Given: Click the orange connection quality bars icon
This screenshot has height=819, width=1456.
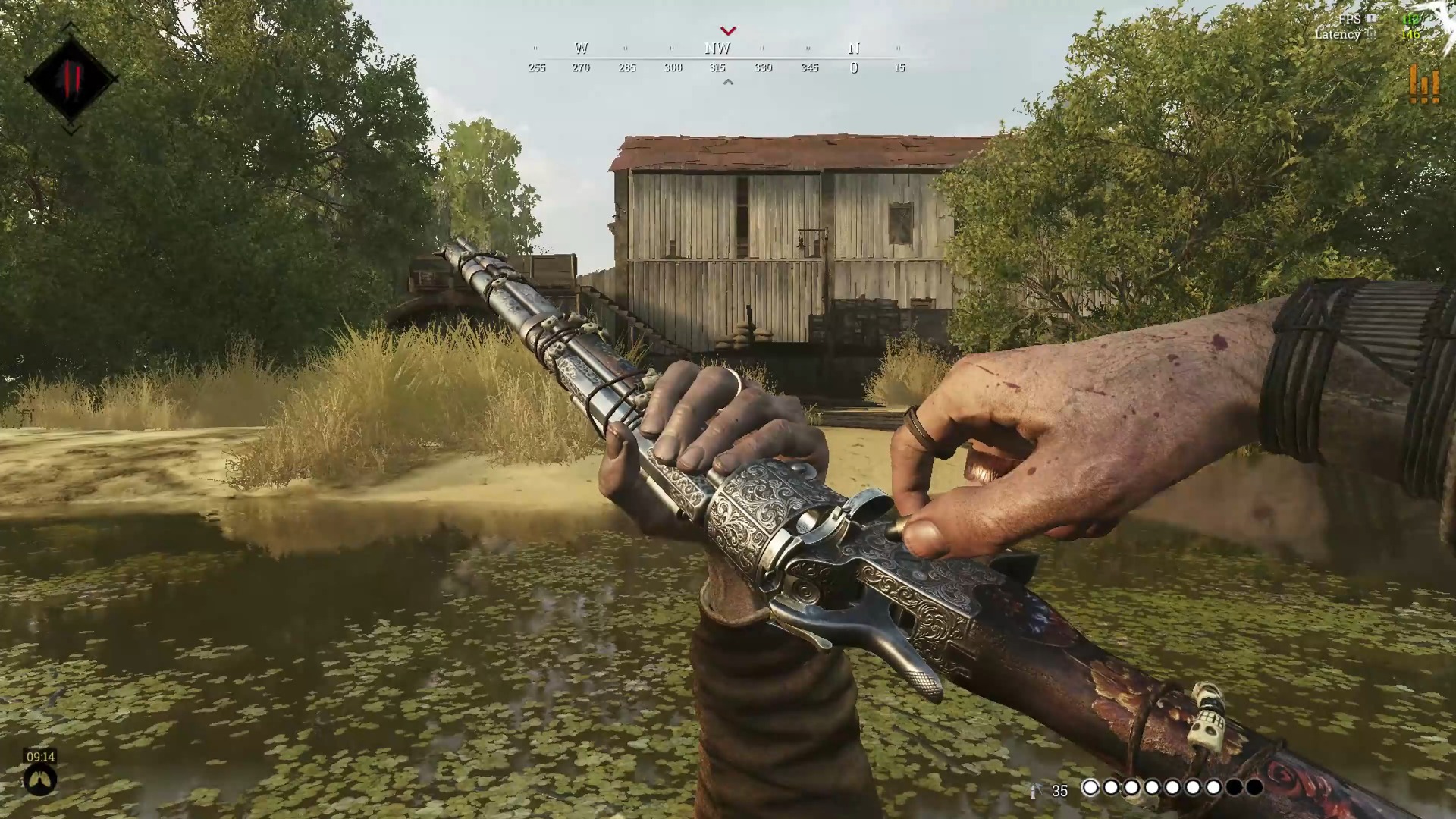Looking at the screenshot, I should coord(1423,83).
